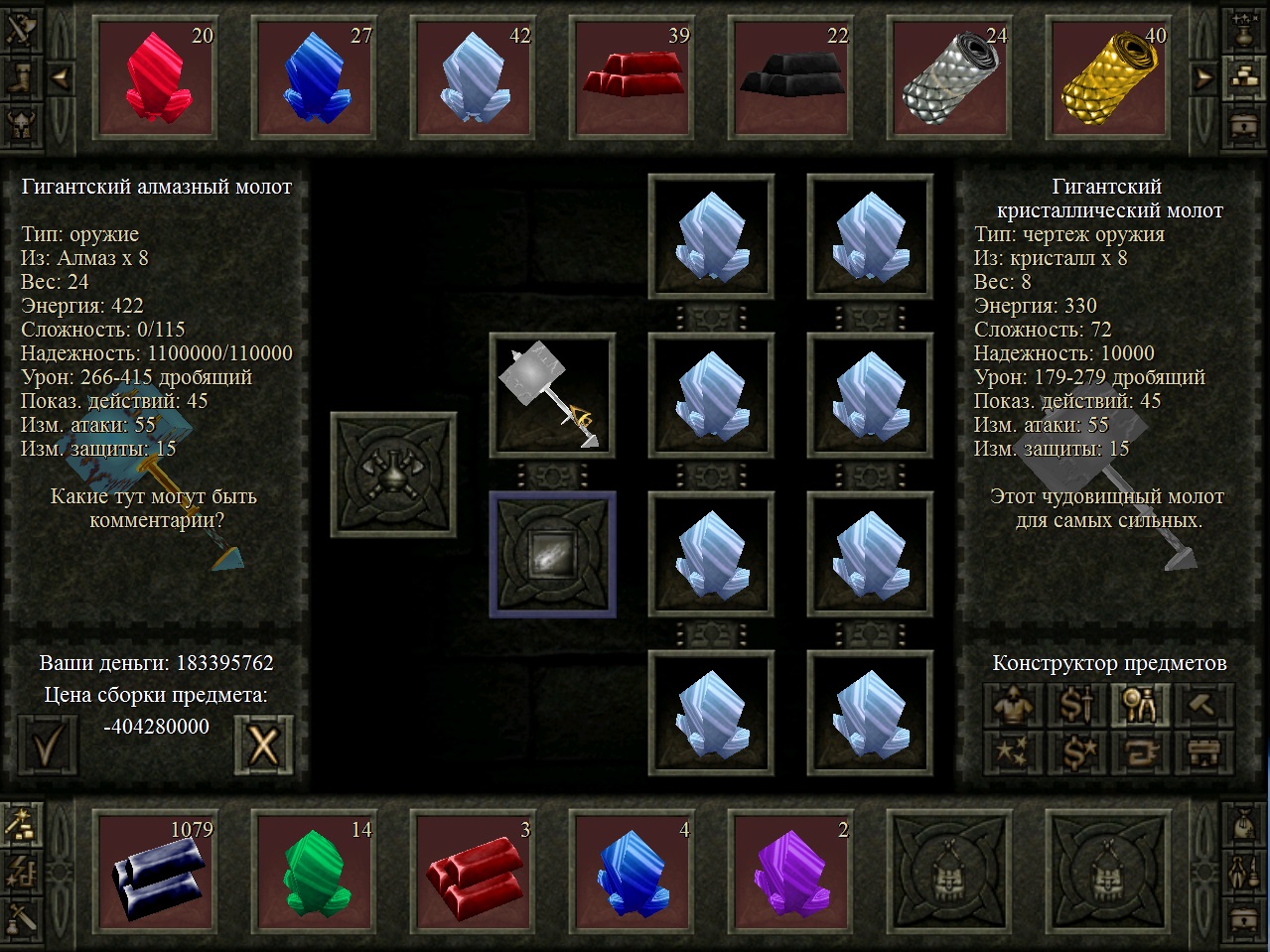Take the golden scale roll of 40
This screenshot has width=1270, height=952.
pyautogui.click(x=1109, y=78)
